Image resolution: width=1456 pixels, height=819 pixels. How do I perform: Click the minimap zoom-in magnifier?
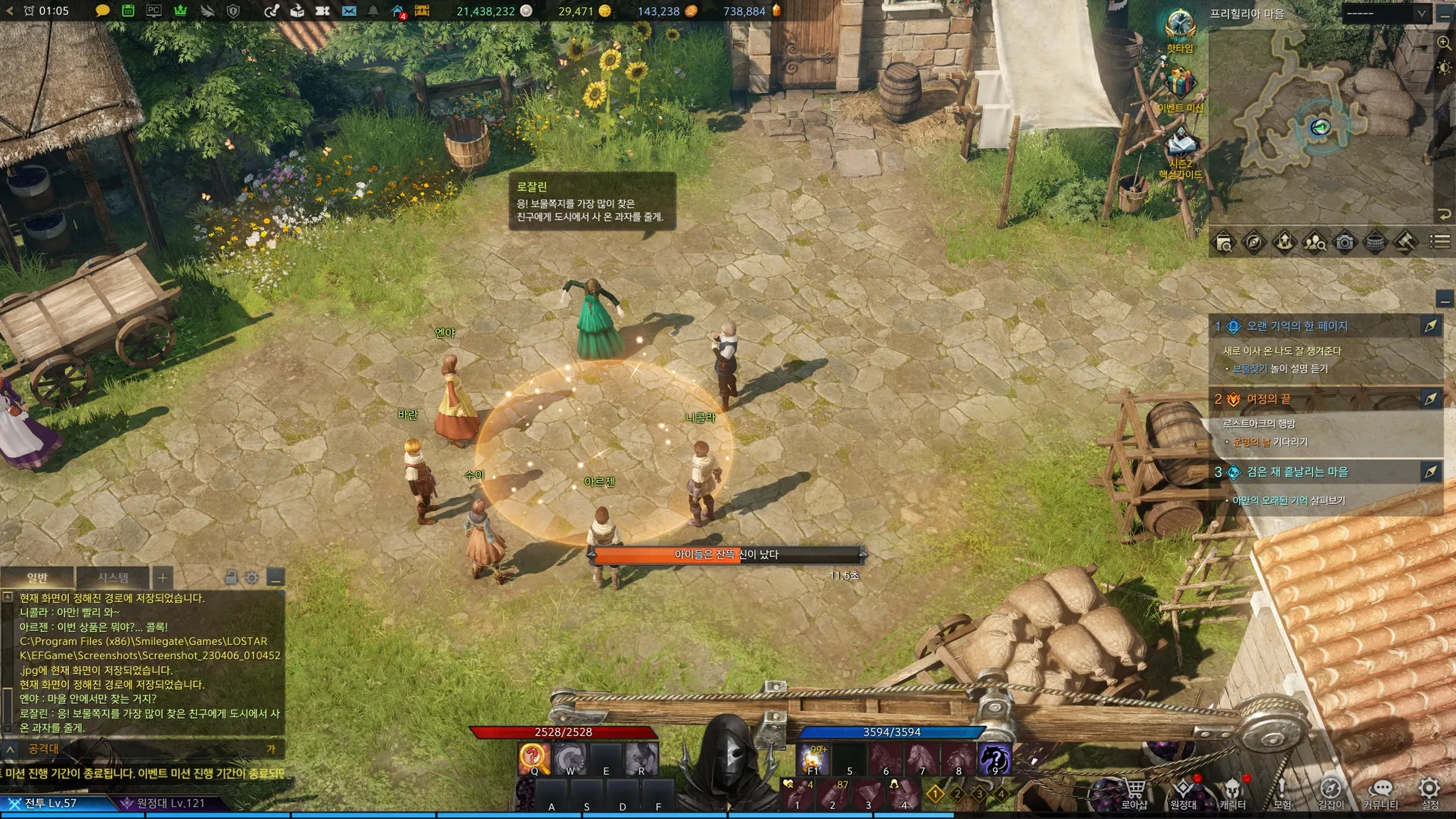click(x=1444, y=43)
